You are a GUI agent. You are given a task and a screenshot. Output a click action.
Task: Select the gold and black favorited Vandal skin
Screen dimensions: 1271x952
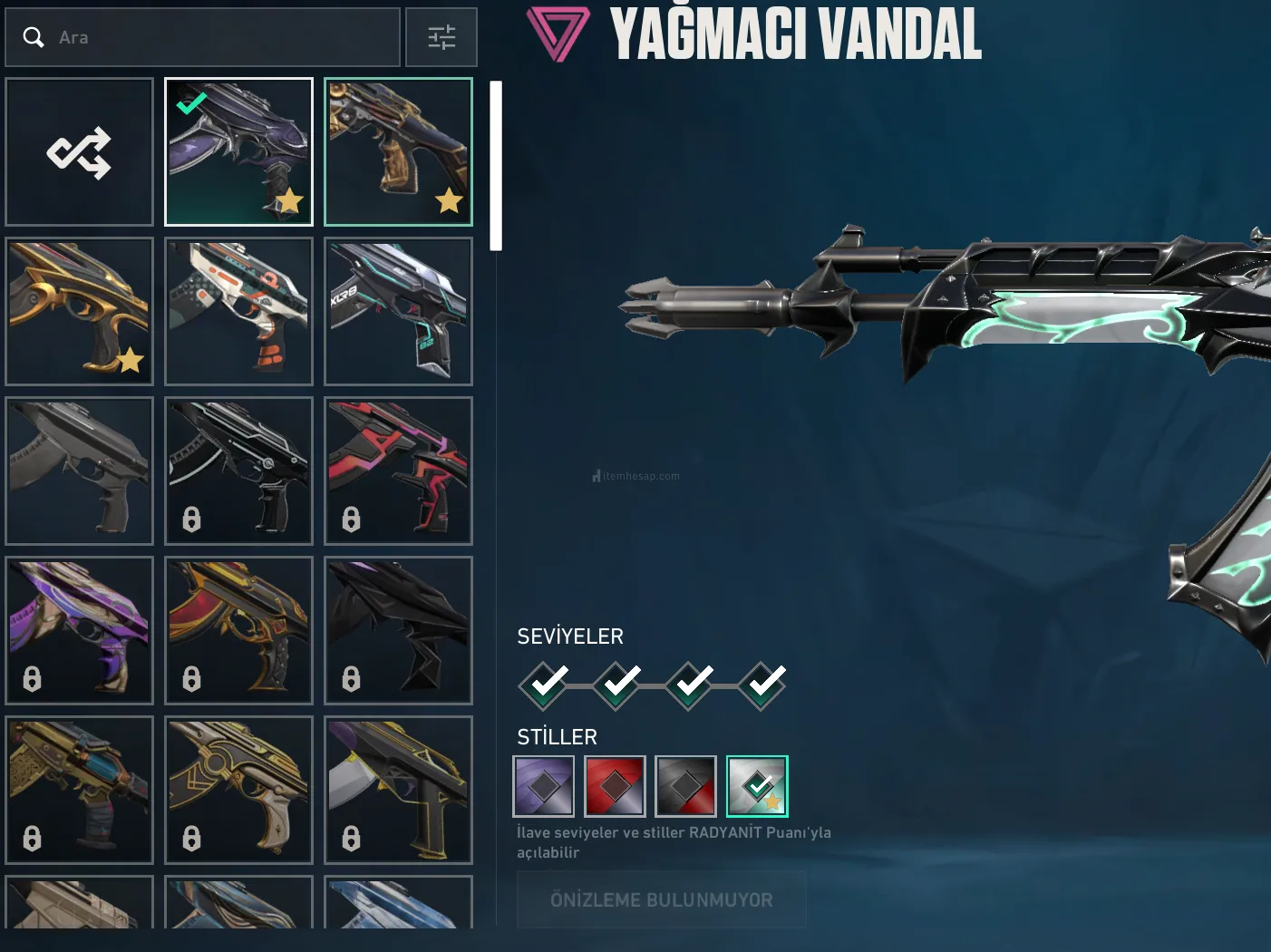[x=398, y=151]
